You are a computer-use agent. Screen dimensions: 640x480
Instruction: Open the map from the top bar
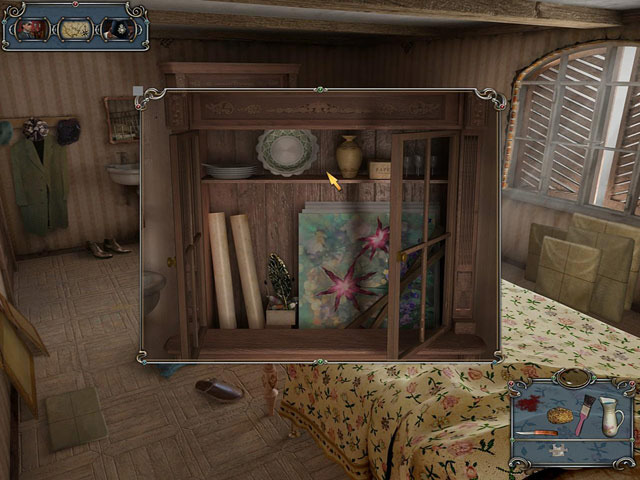[x=74, y=29]
